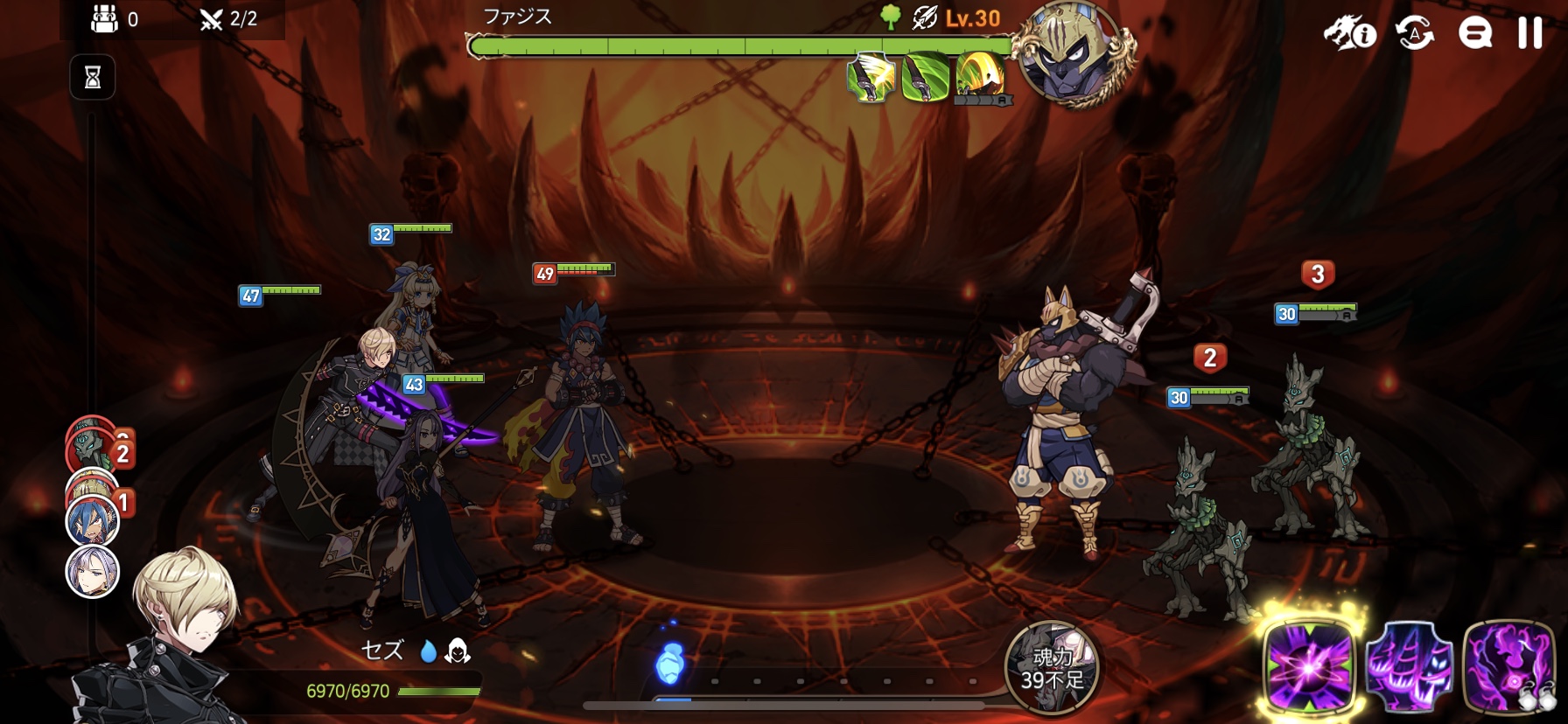Pause the battle
1568x724 pixels.
(x=1529, y=33)
